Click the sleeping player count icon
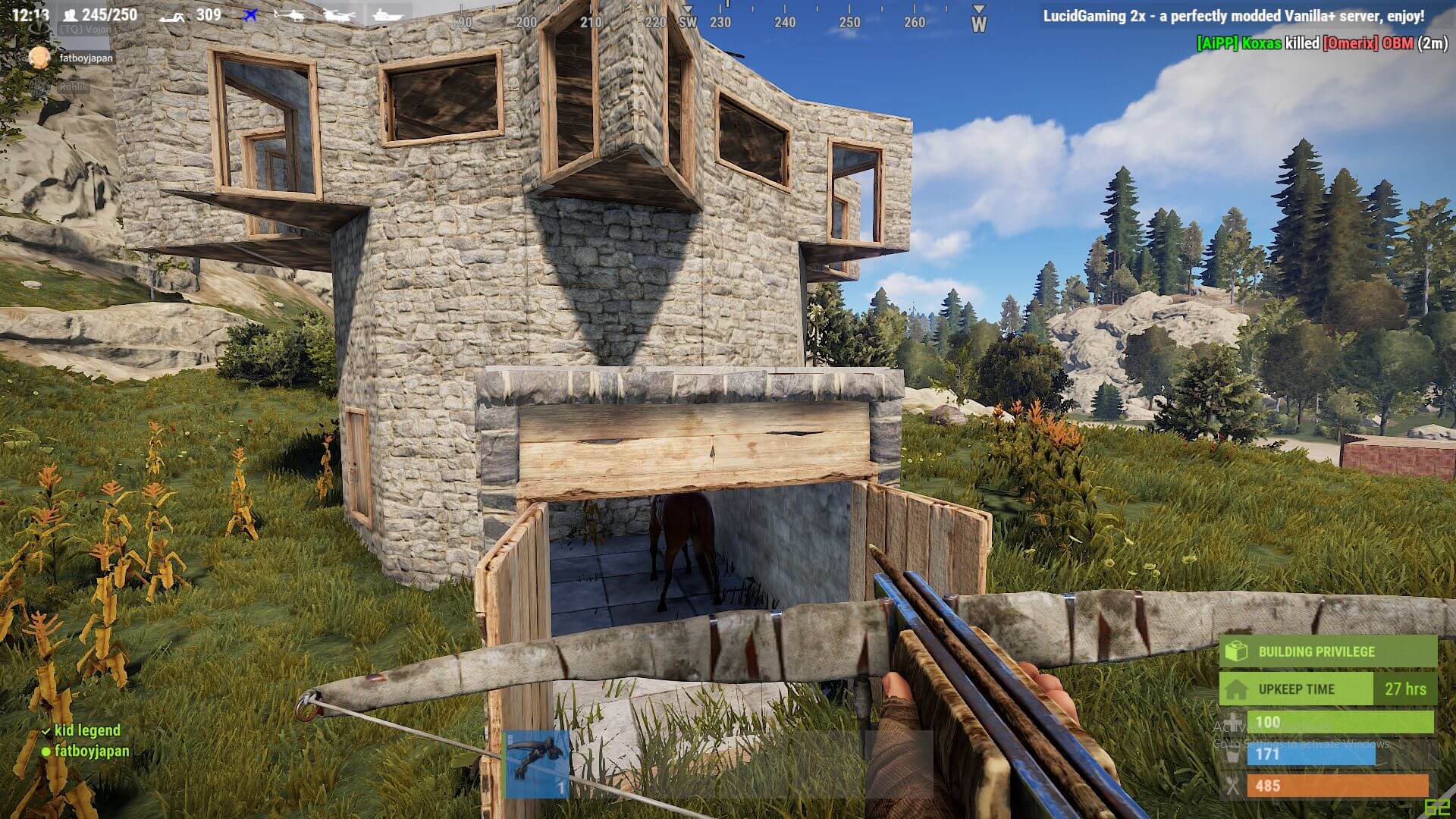This screenshot has width=1456, height=819. 171,16
